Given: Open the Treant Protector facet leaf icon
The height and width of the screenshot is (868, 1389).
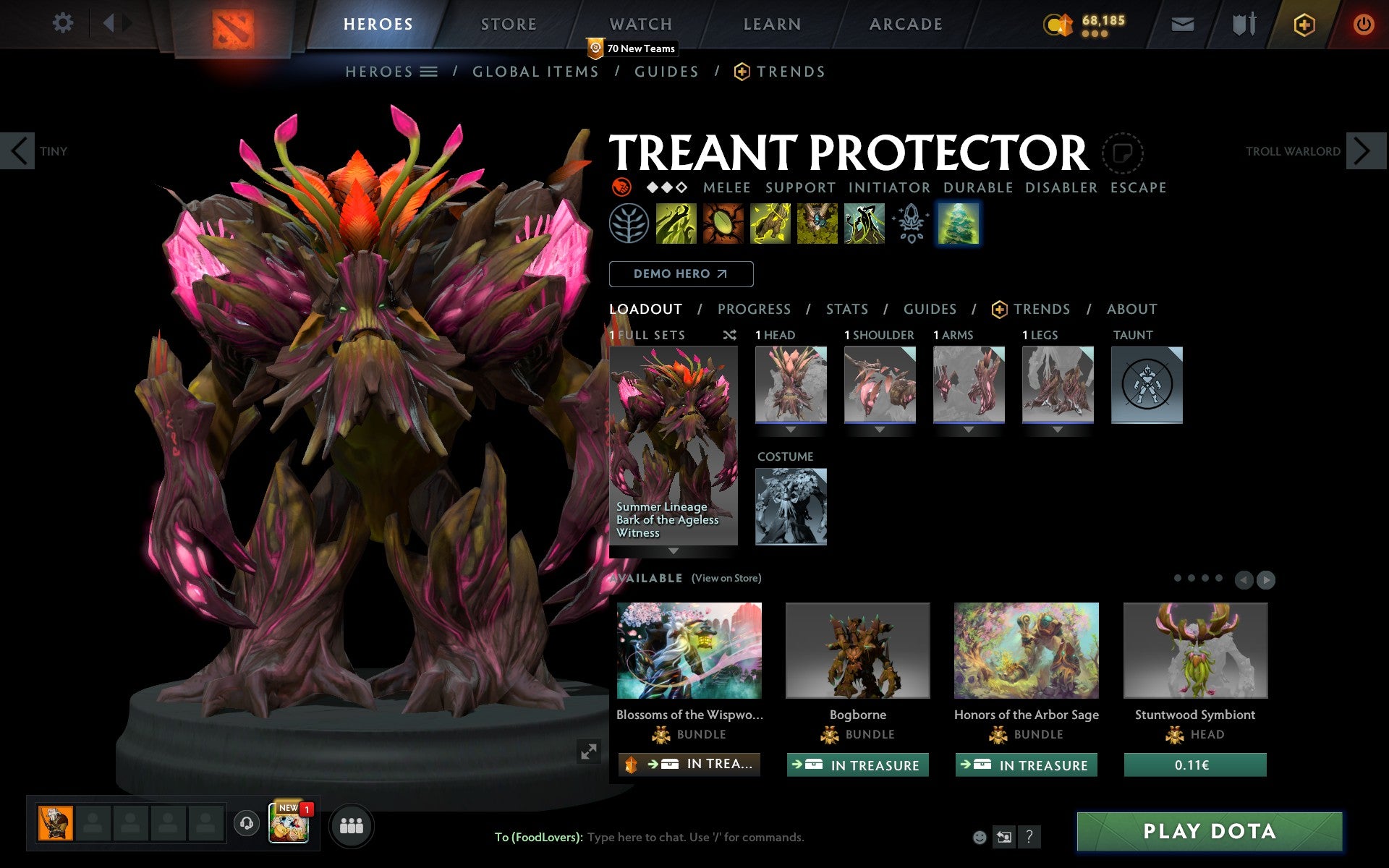Looking at the screenshot, I should pyautogui.click(x=629, y=226).
